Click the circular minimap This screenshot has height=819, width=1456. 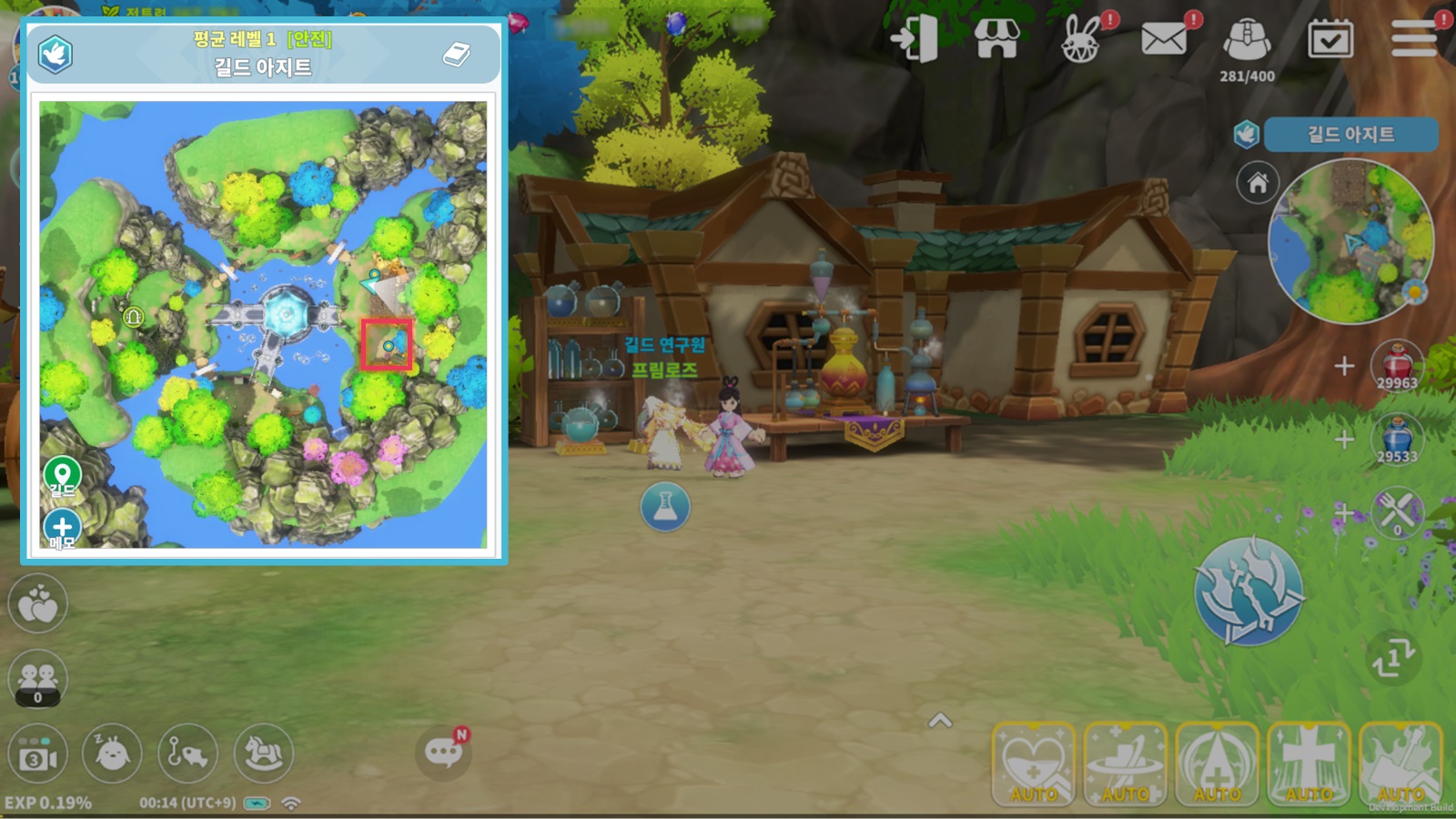click(1350, 241)
